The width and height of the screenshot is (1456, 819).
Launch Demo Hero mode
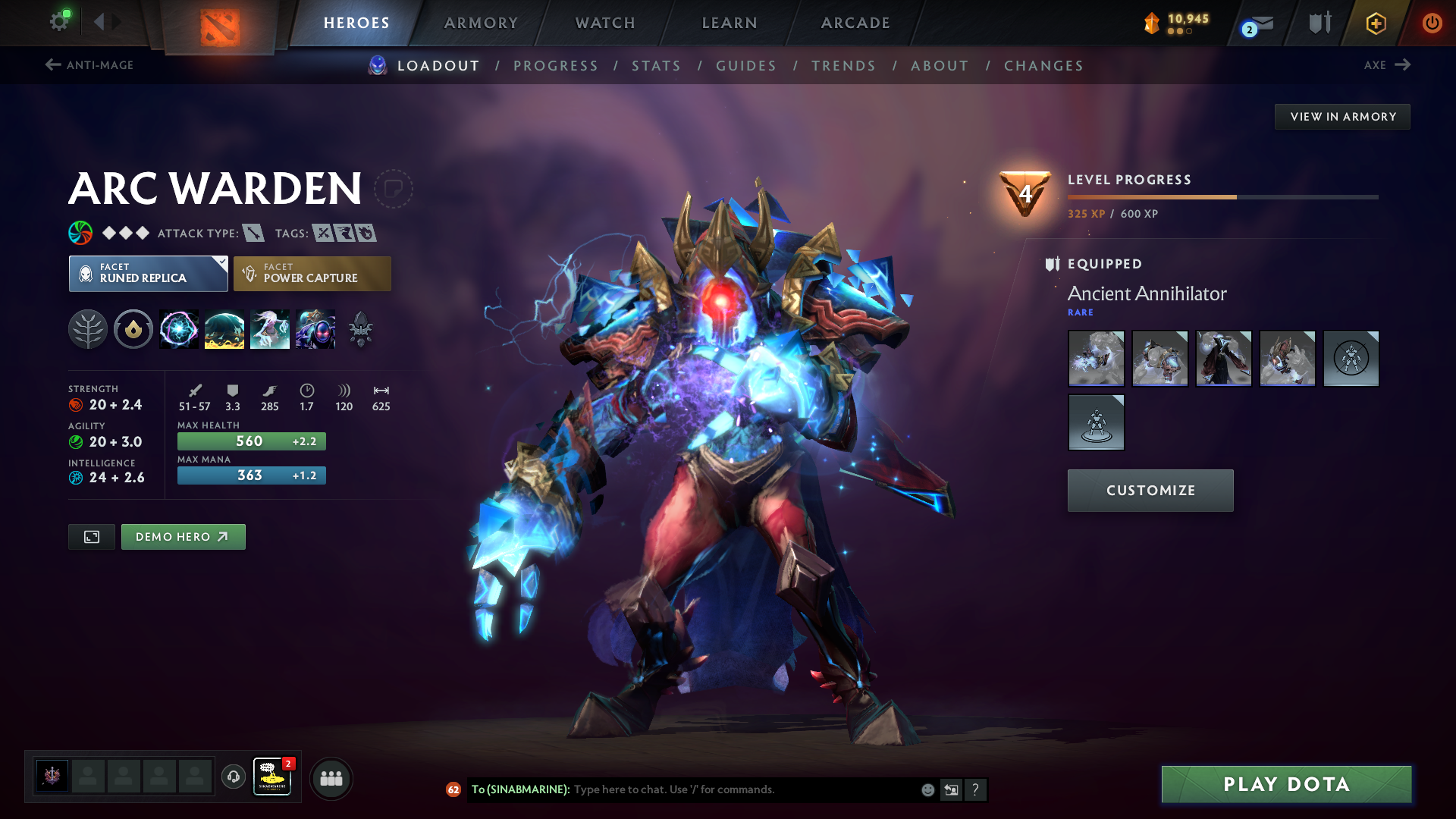[183, 537]
